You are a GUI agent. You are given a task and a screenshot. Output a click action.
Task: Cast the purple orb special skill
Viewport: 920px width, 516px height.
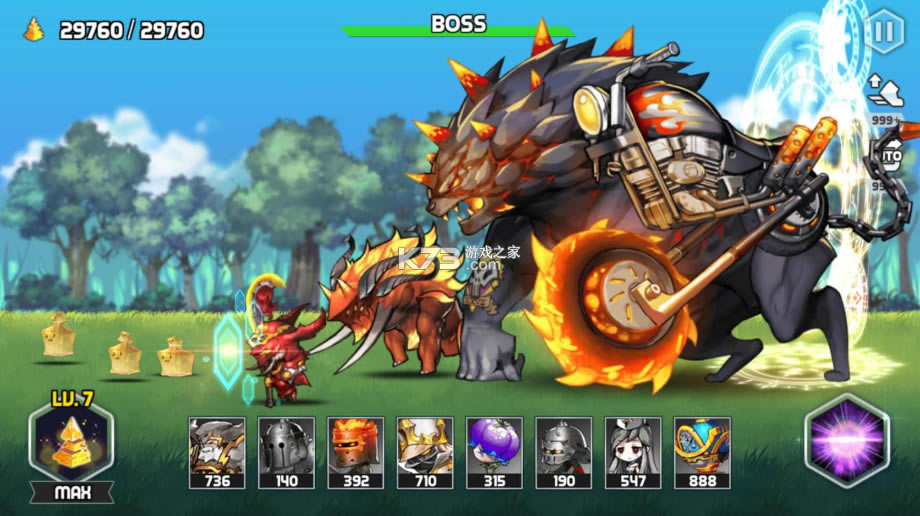[846, 441]
